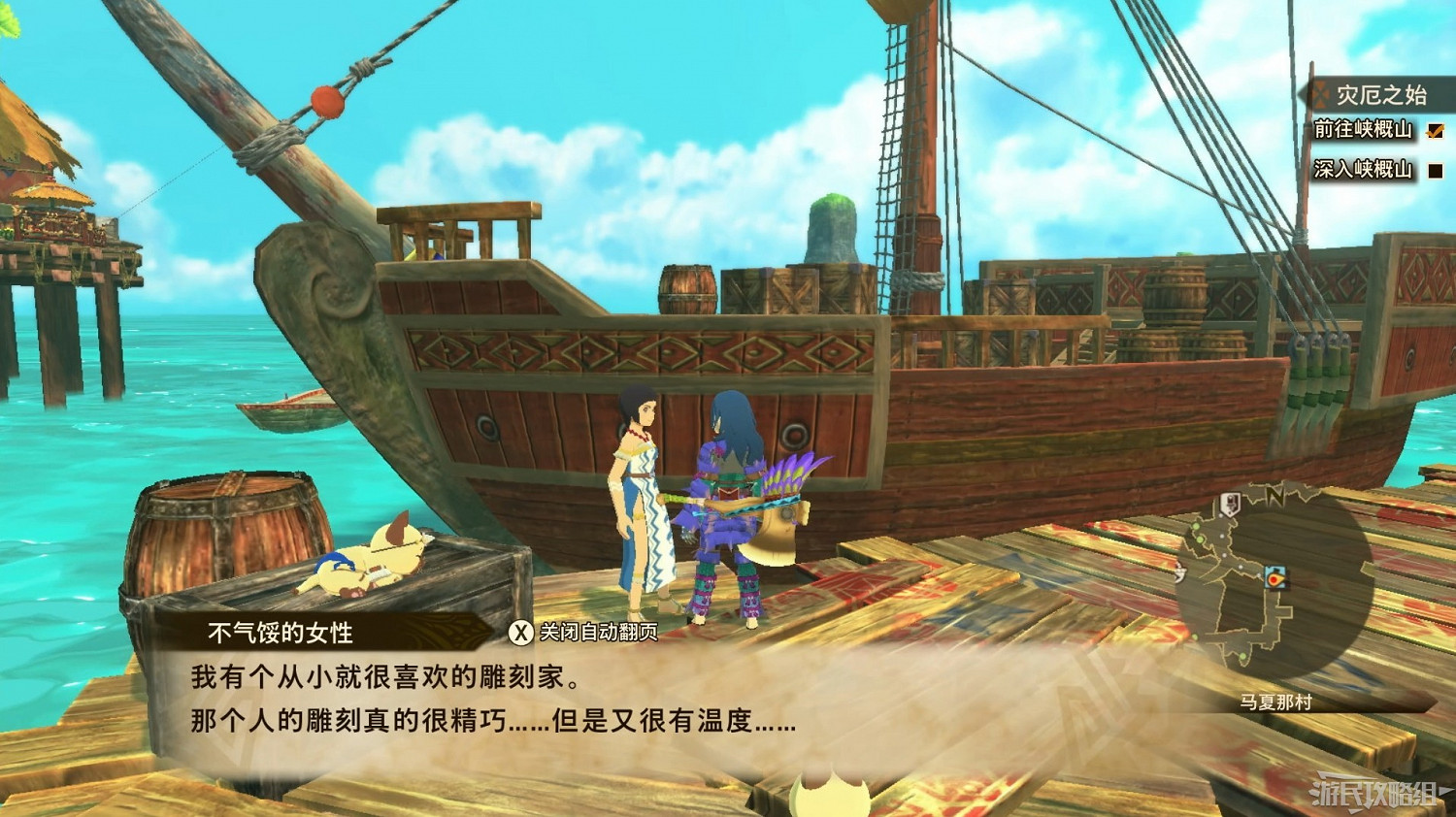Click the green exit dot at the minimap bottom

pyautogui.click(x=1242, y=658)
